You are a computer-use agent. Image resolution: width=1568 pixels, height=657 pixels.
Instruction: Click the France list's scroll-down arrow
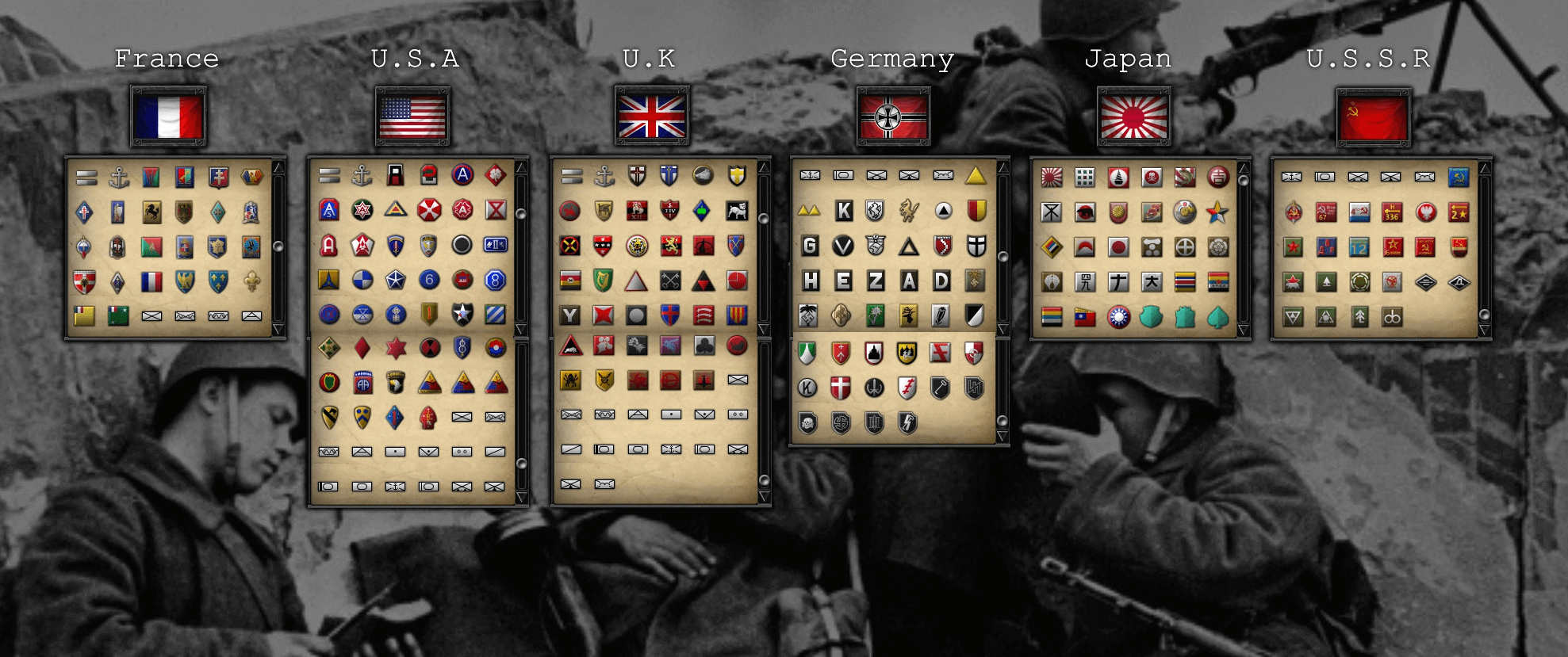278,329
